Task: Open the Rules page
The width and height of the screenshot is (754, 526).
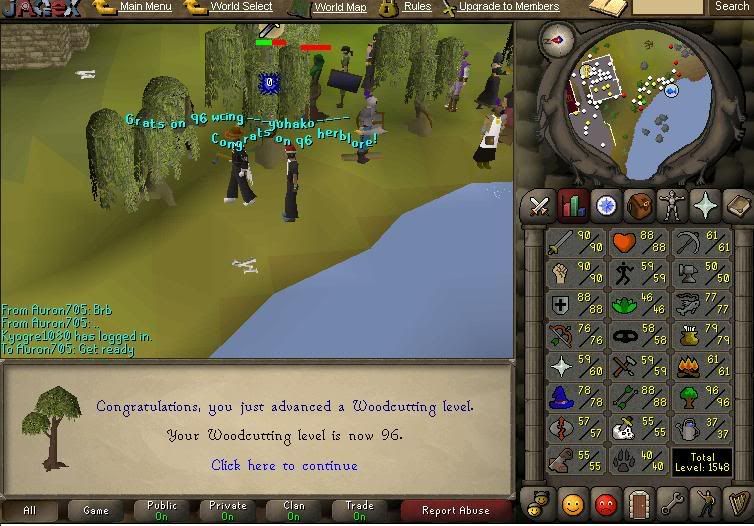Action: (417, 7)
